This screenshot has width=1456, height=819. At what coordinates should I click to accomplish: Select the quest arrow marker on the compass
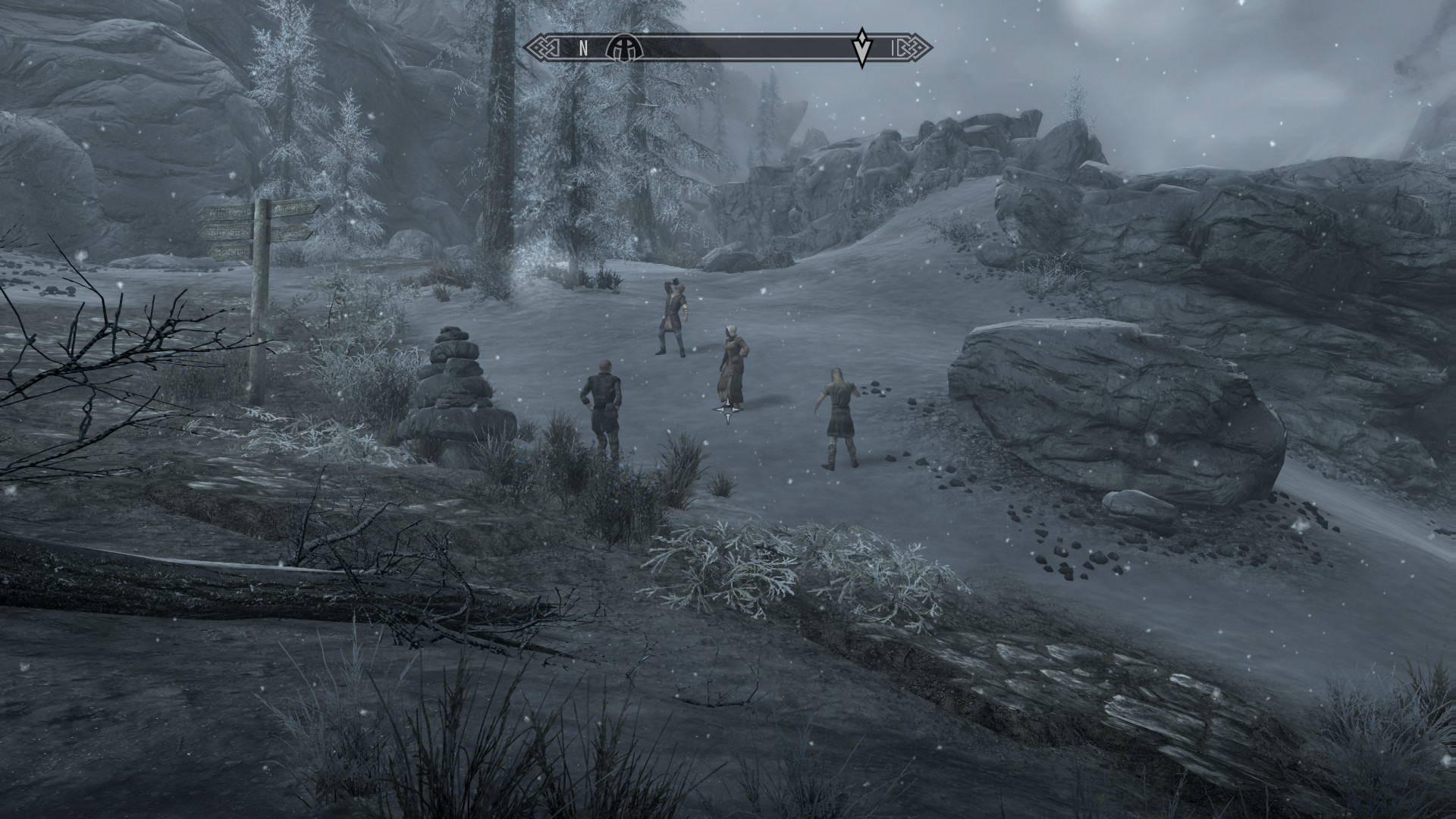(x=861, y=48)
